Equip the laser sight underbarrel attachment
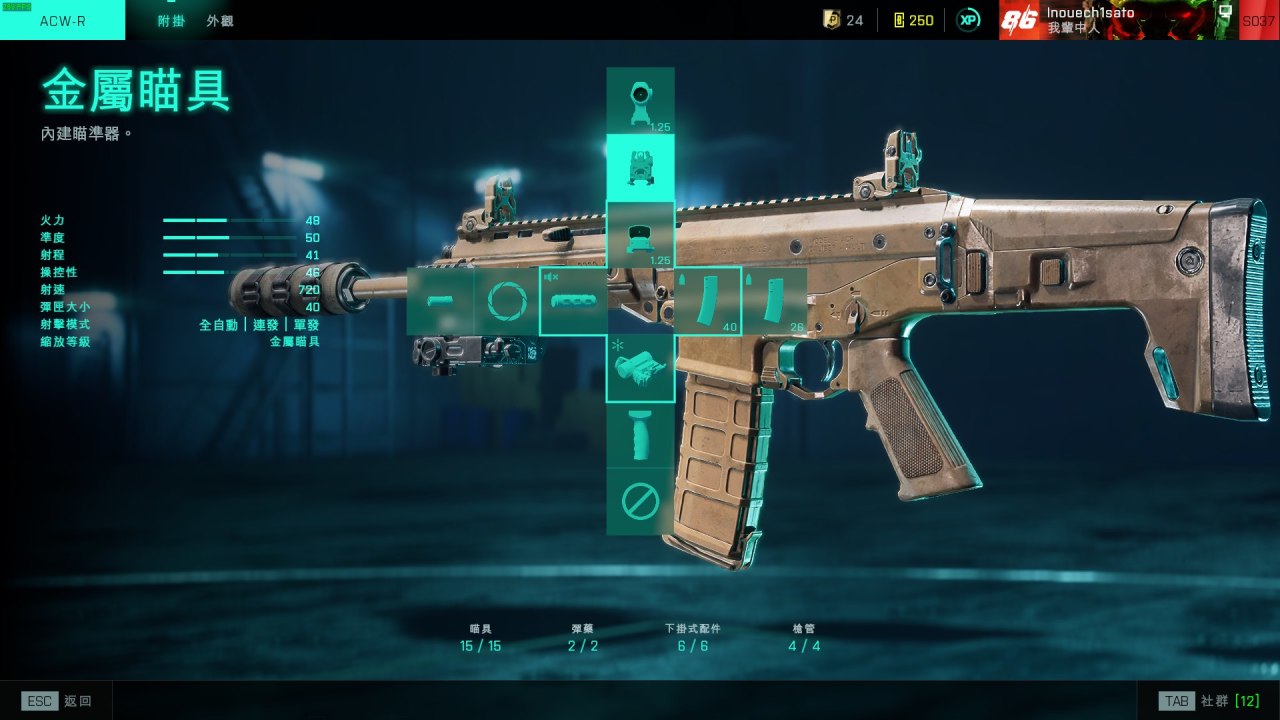 click(x=640, y=367)
